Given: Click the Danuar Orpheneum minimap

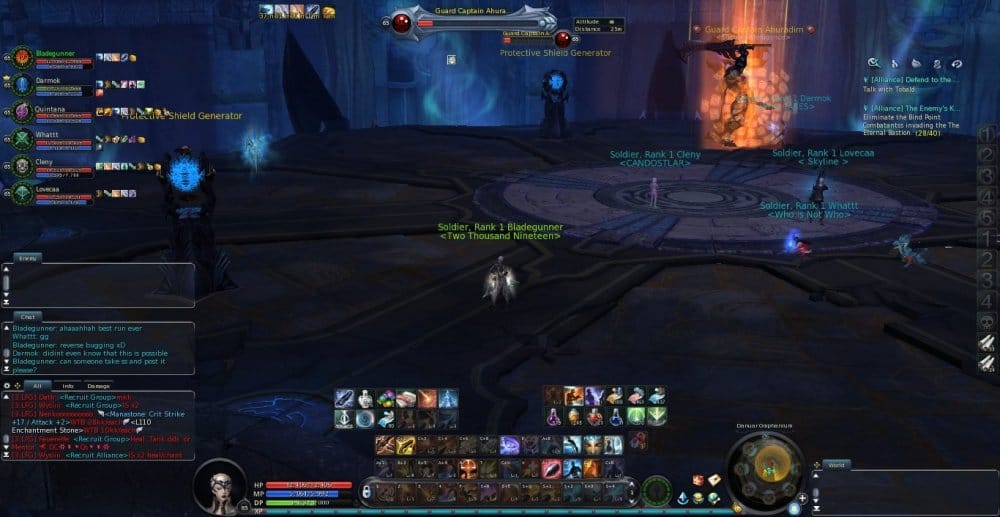Looking at the screenshot, I should tap(765, 466).
